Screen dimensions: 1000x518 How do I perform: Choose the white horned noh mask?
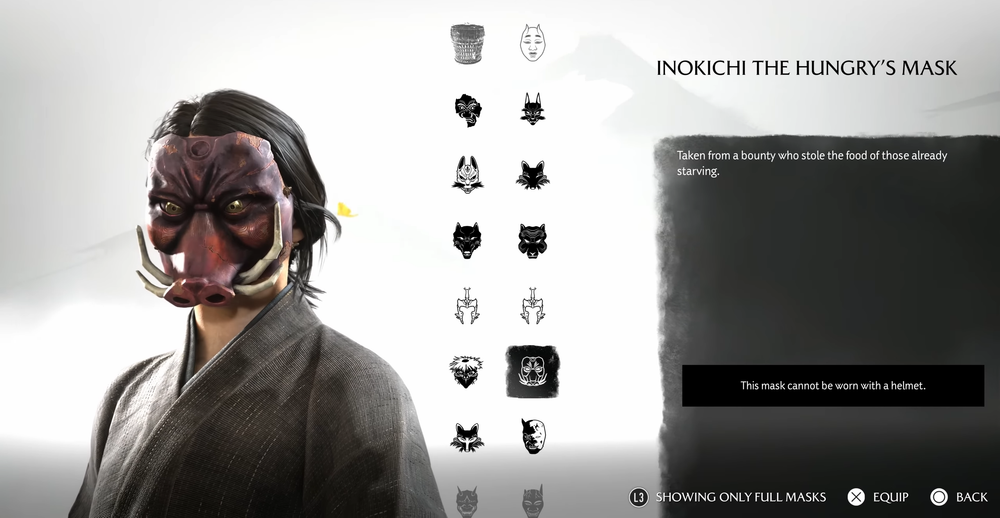[x=533, y=44]
